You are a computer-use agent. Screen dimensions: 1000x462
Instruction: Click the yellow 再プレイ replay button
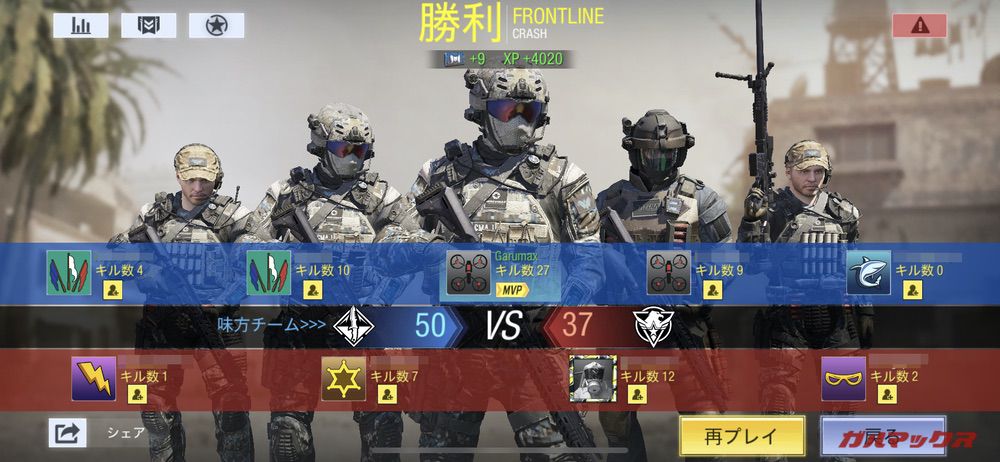pyautogui.click(x=741, y=435)
